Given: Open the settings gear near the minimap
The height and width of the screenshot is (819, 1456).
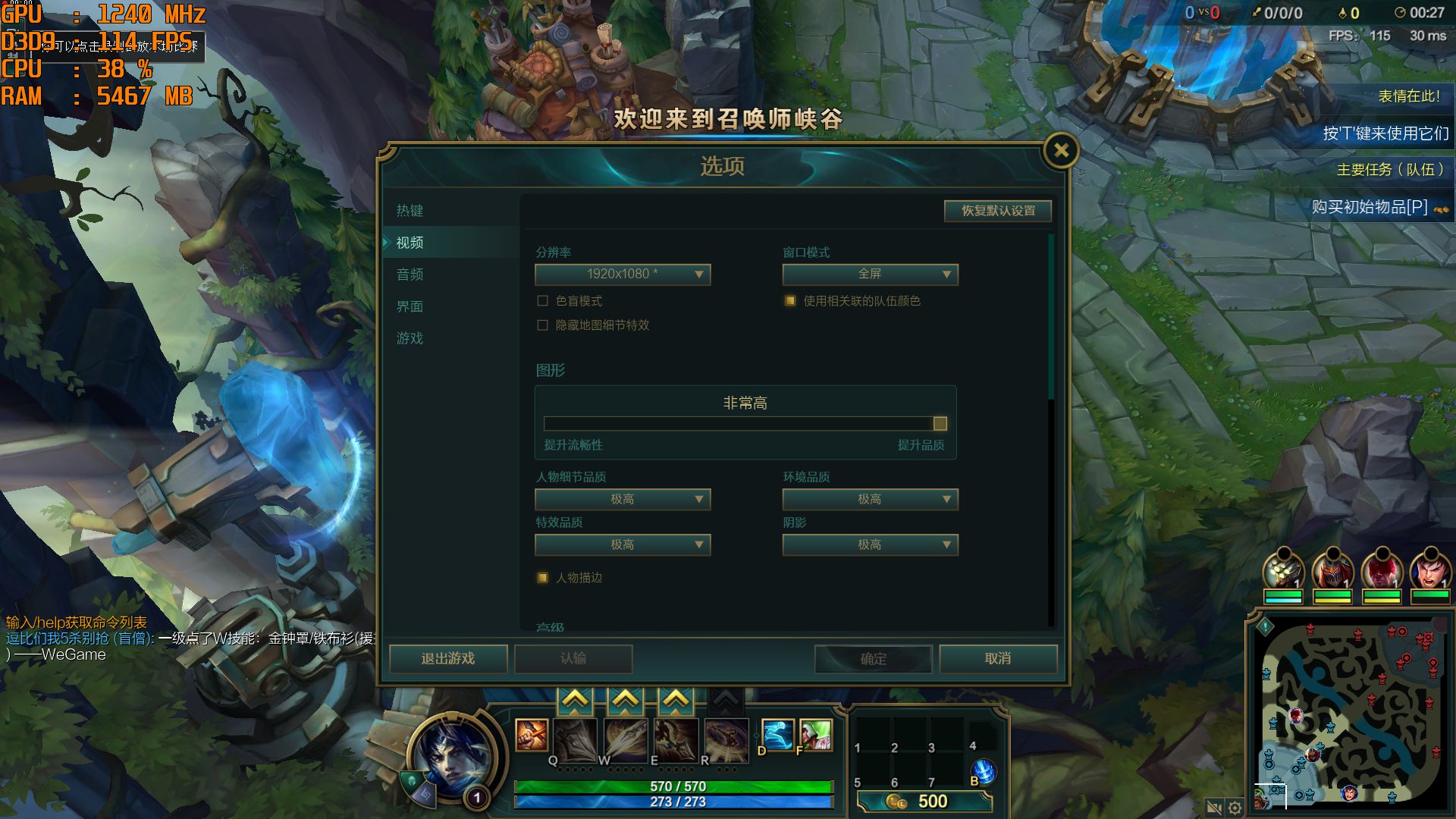Looking at the screenshot, I should [1236, 808].
